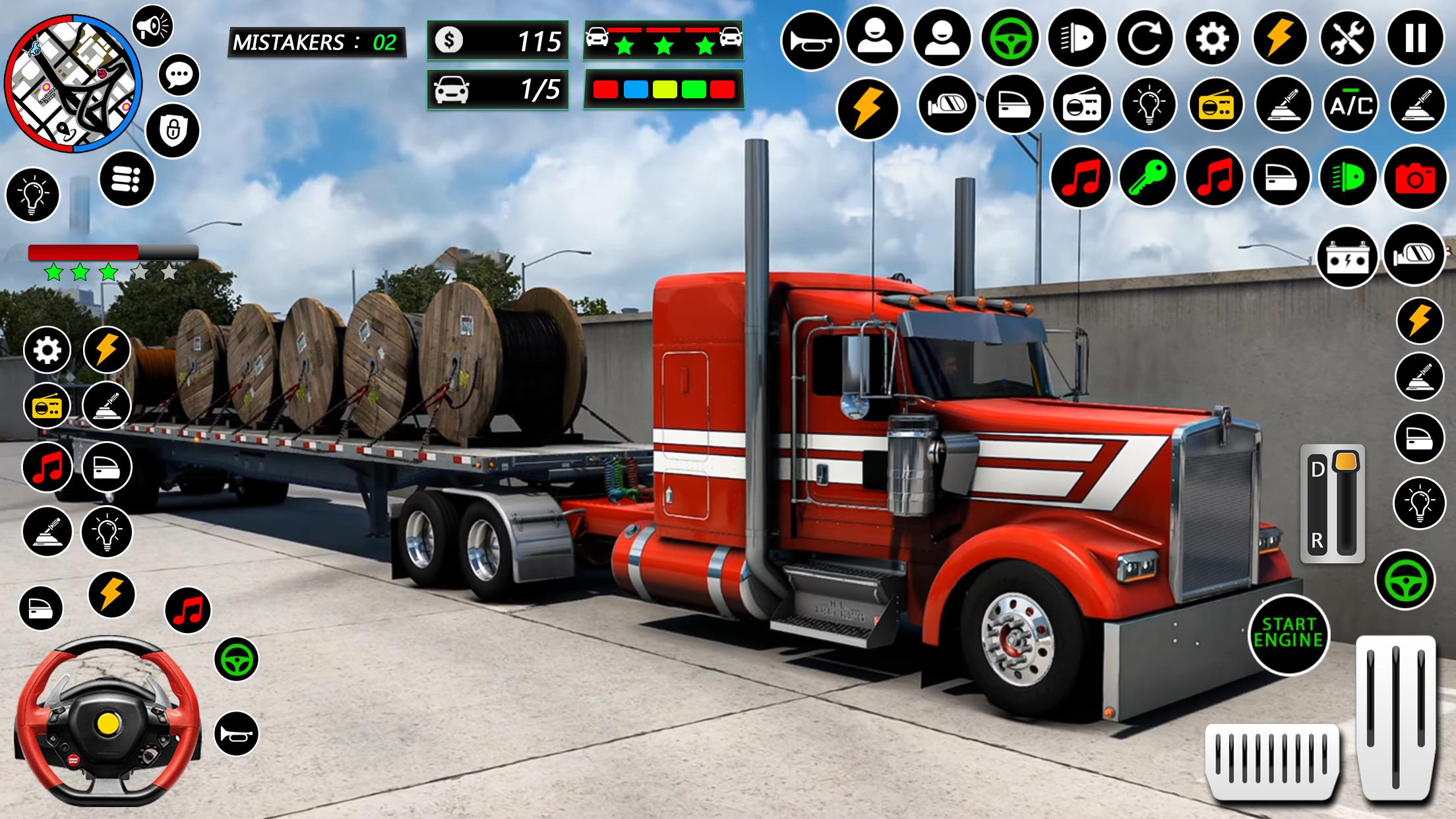The height and width of the screenshot is (819, 1456).
Task: Open the stacked lines list menu
Action: coord(127,179)
